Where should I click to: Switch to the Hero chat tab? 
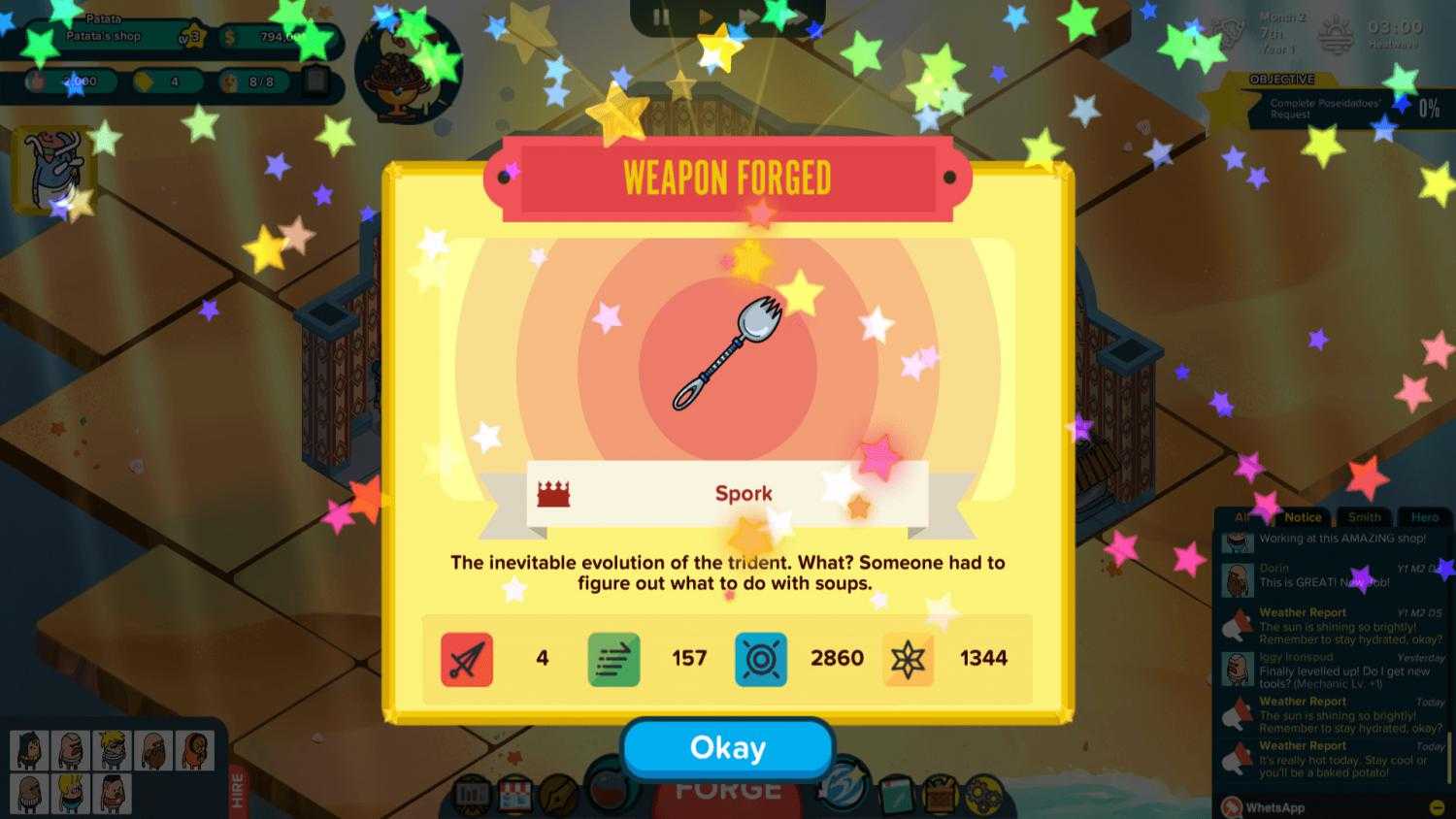pos(1426,517)
